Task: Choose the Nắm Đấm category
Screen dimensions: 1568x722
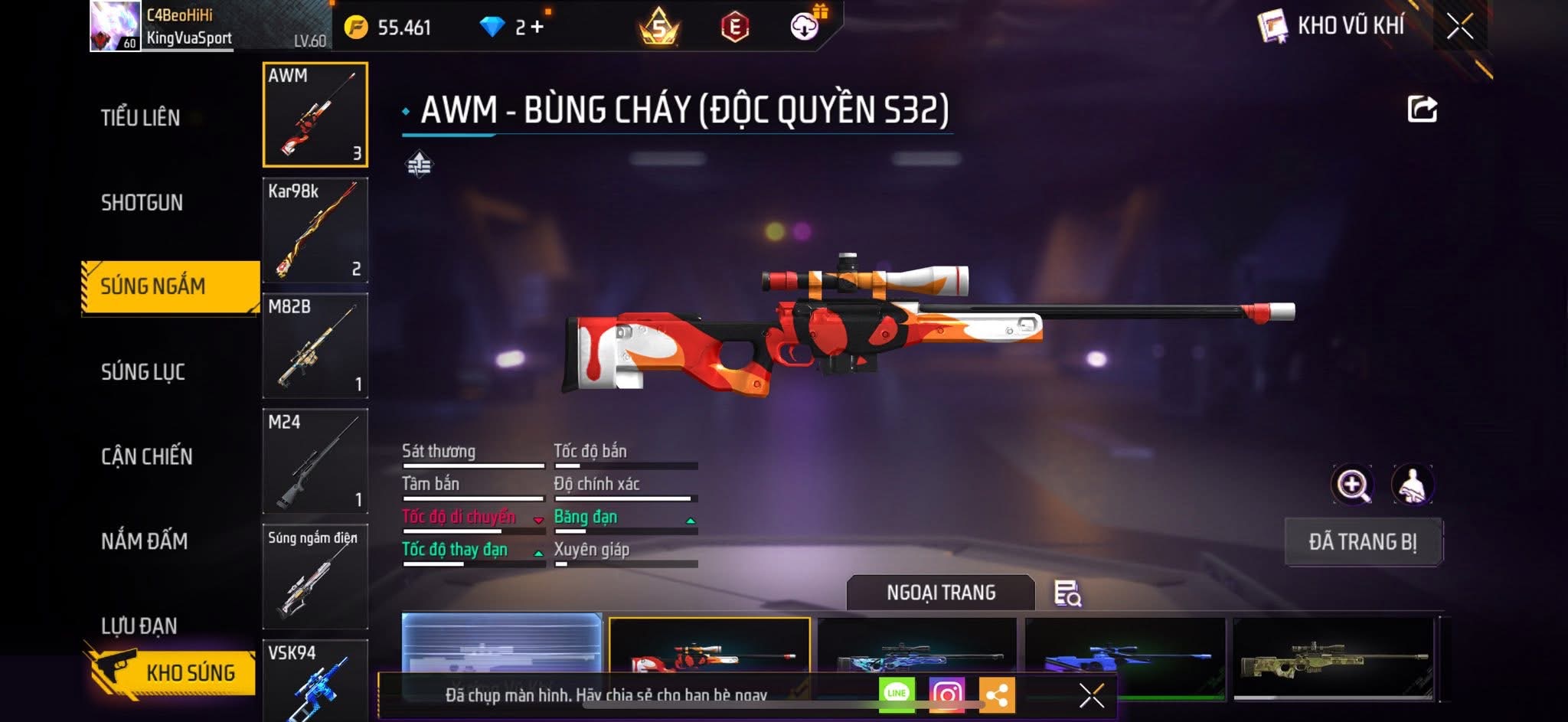Action: click(145, 541)
